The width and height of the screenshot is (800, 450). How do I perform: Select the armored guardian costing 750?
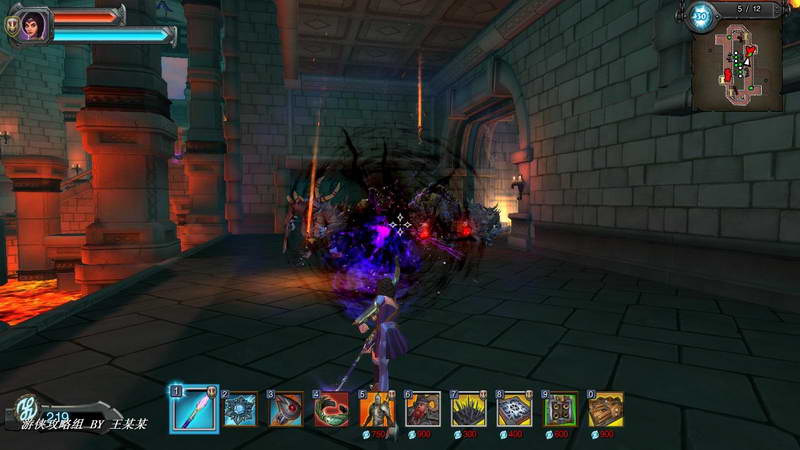[x=377, y=410]
